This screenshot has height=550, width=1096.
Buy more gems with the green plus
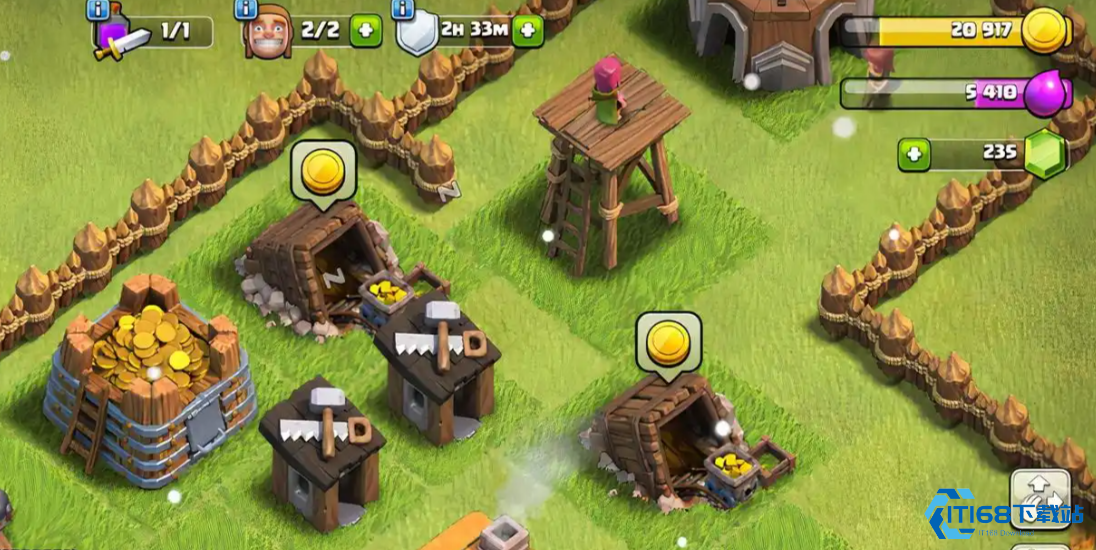click(x=913, y=155)
